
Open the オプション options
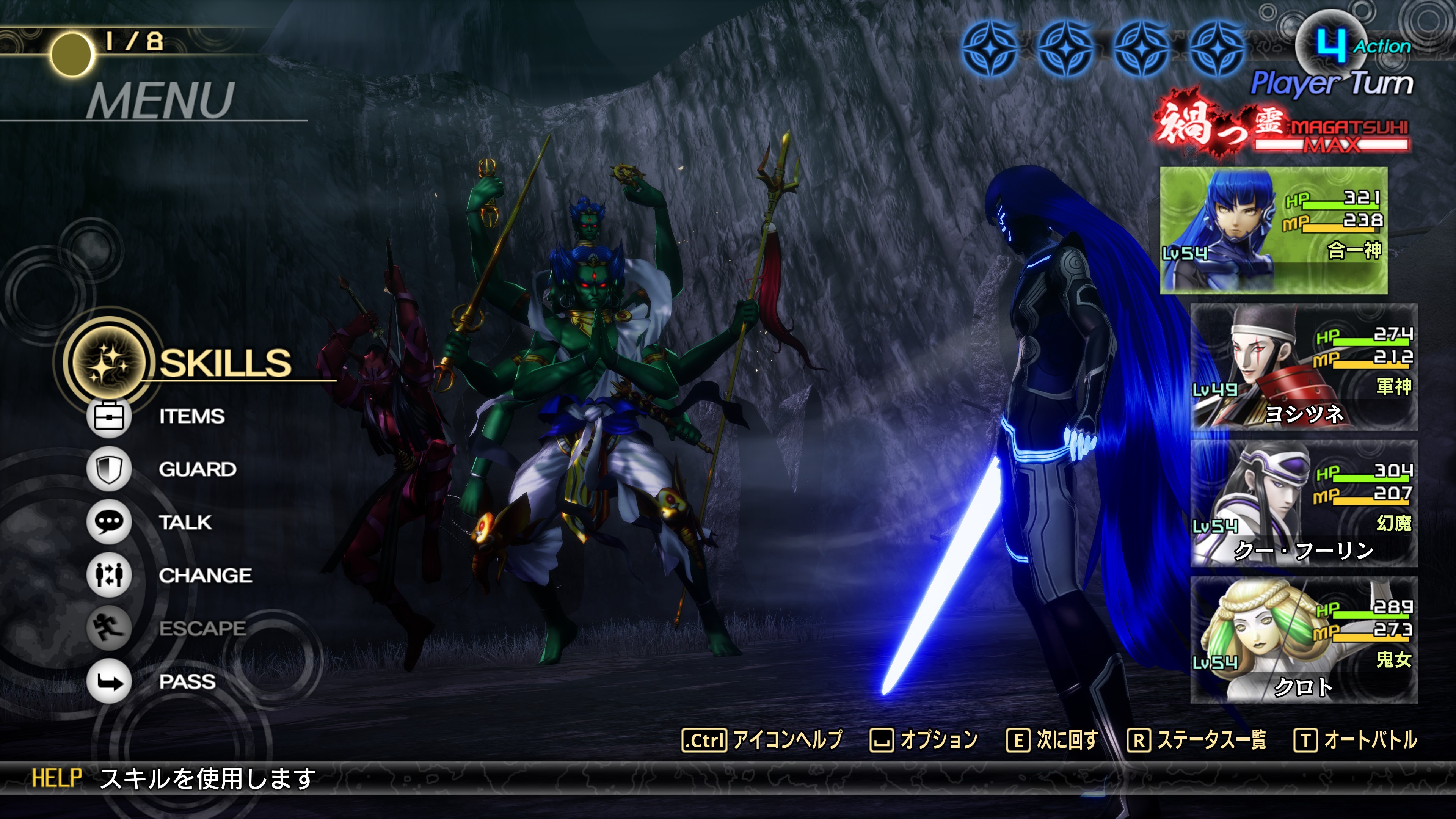click(x=924, y=740)
